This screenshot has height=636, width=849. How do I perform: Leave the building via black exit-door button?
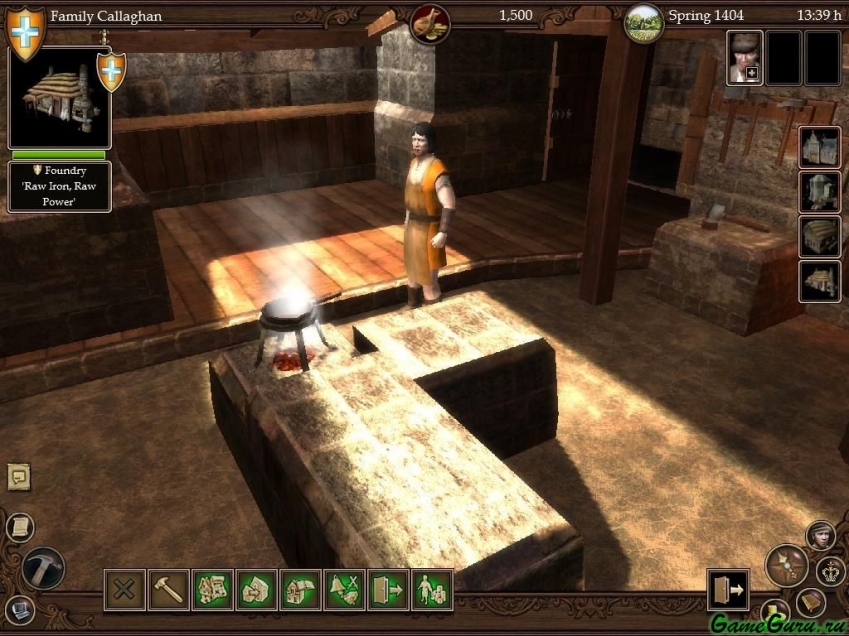point(728,590)
